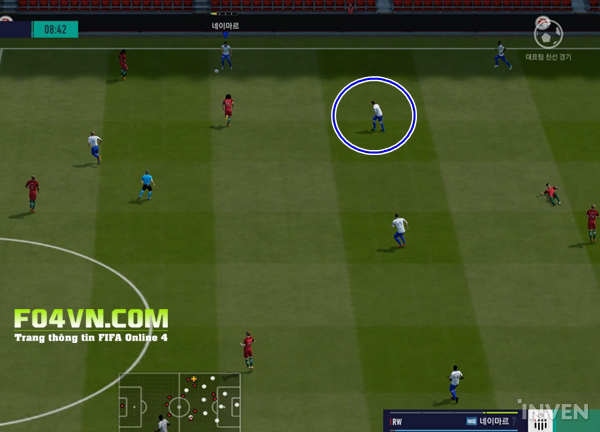This screenshot has height=432, width=600.
Task: Click the pitch radar minimap
Action: pos(180,402)
